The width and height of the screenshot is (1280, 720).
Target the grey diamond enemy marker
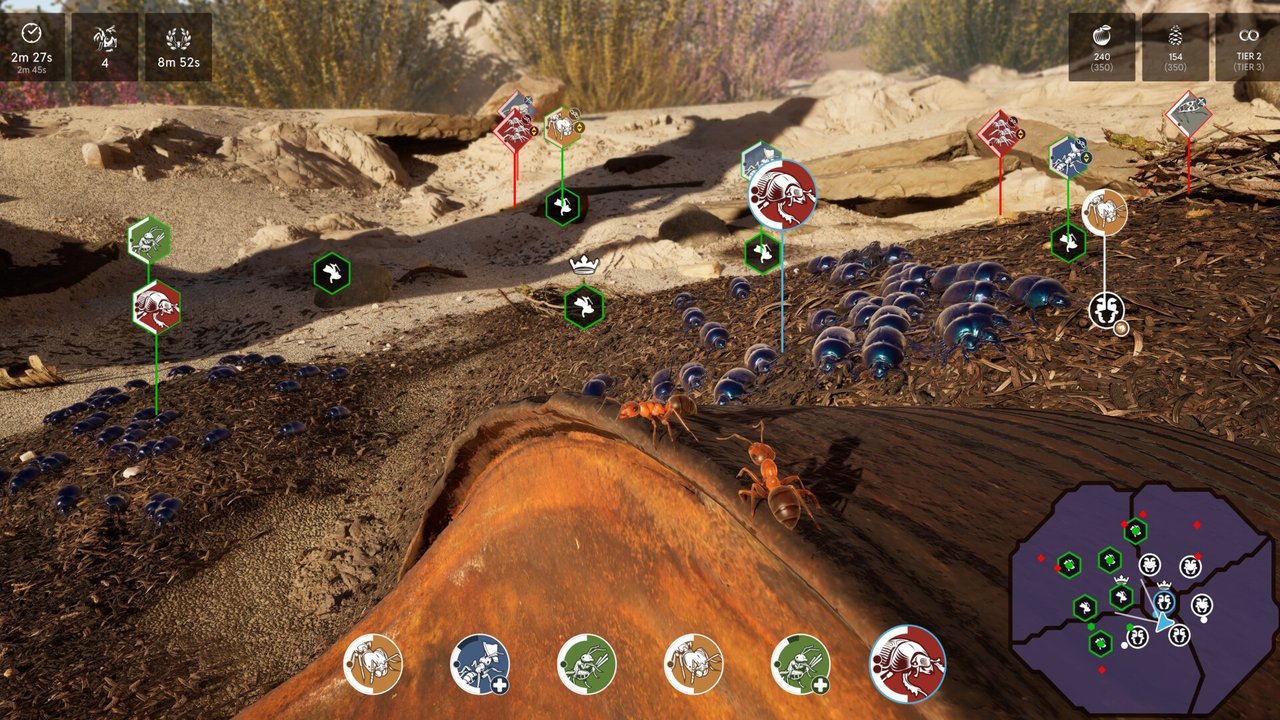point(1188,114)
